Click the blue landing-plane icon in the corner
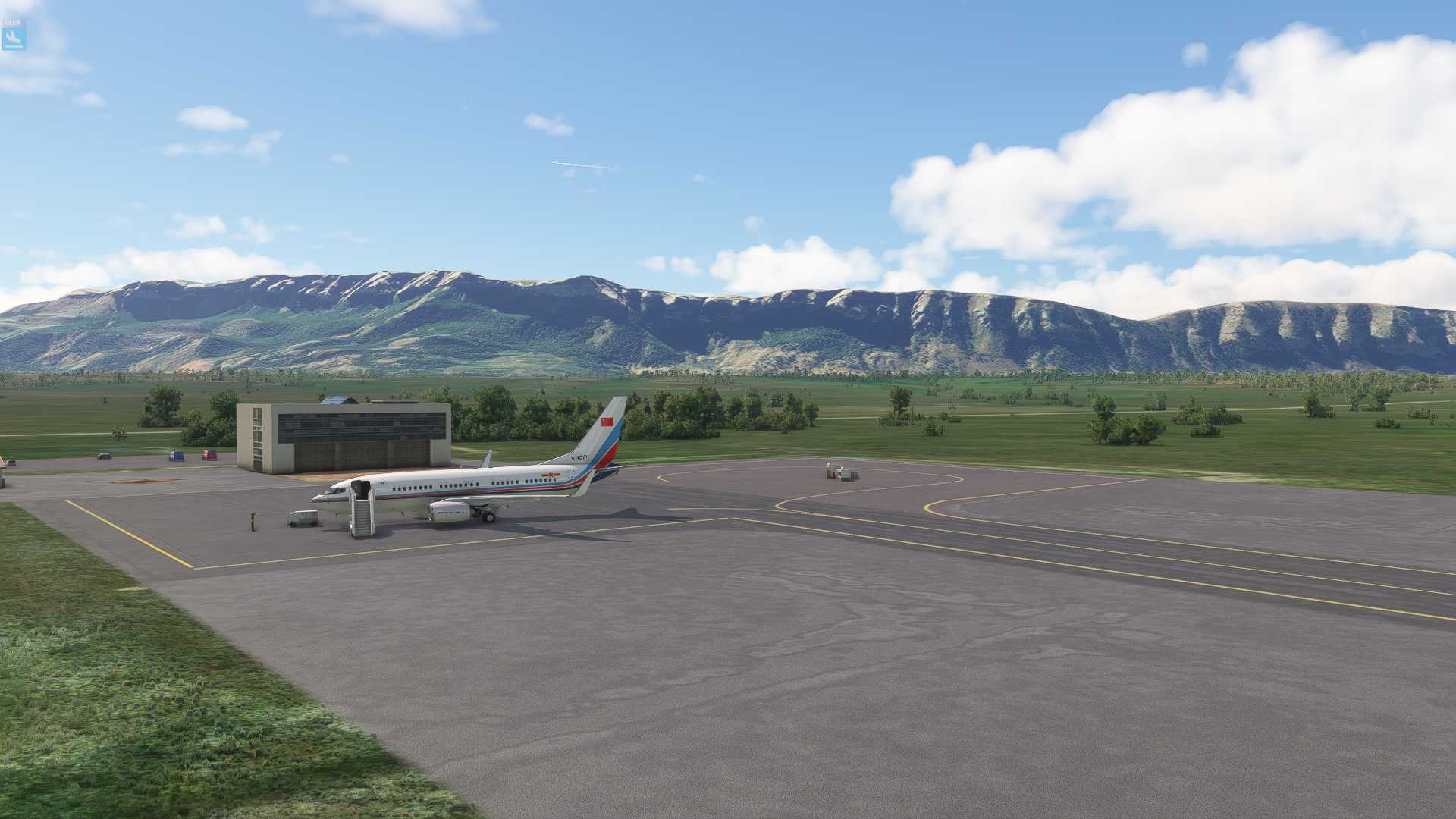The image size is (1456, 819). [x=14, y=35]
